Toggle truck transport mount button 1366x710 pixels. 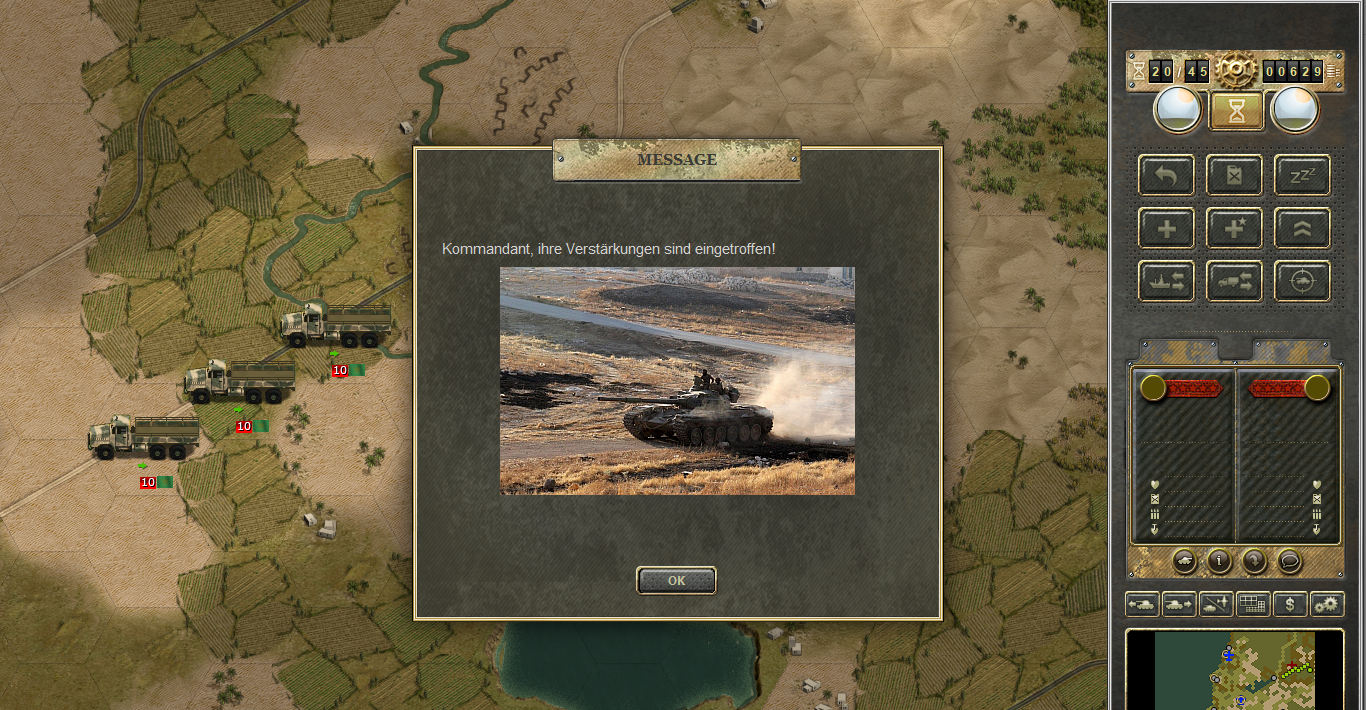click(x=1234, y=282)
